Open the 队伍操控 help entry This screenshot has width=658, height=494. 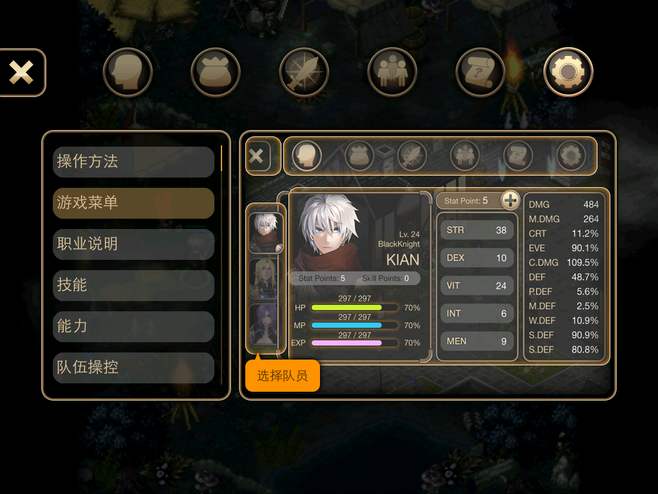click(133, 367)
